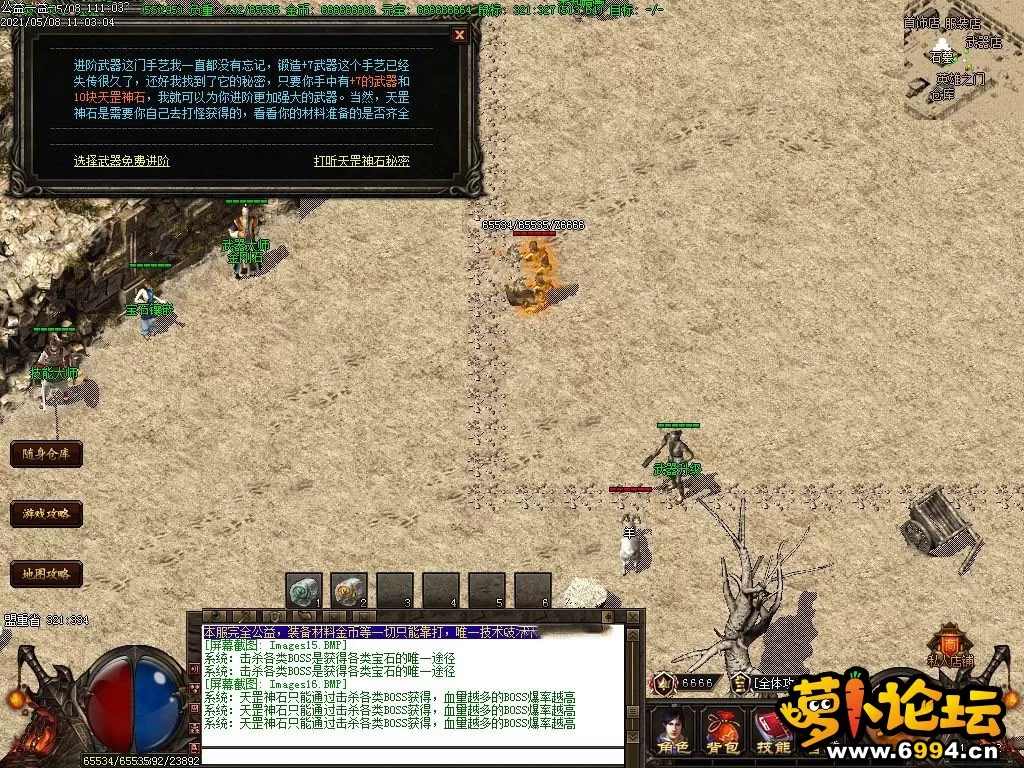Use the golden scroll in hotbar slot 2
The width and height of the screenshot is (1024, 768).
click(349, 592)
